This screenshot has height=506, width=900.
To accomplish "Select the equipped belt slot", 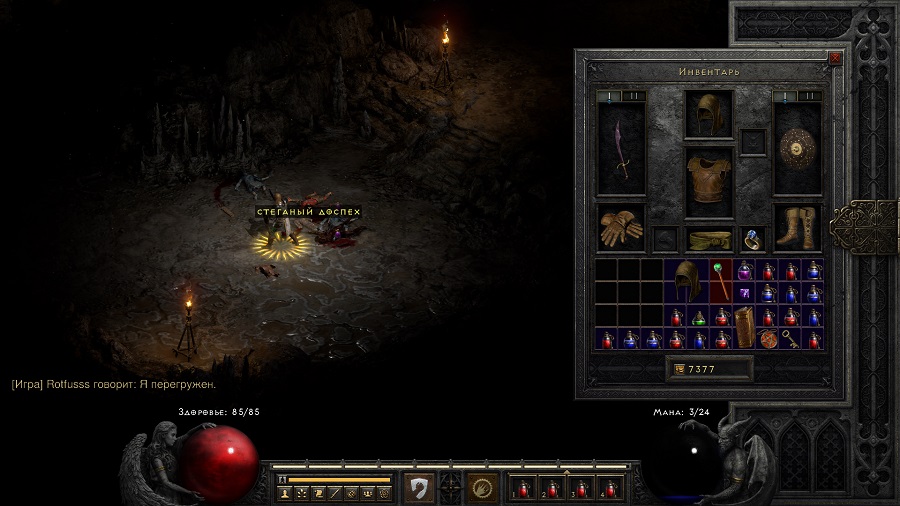I will [x=709, y=240].
